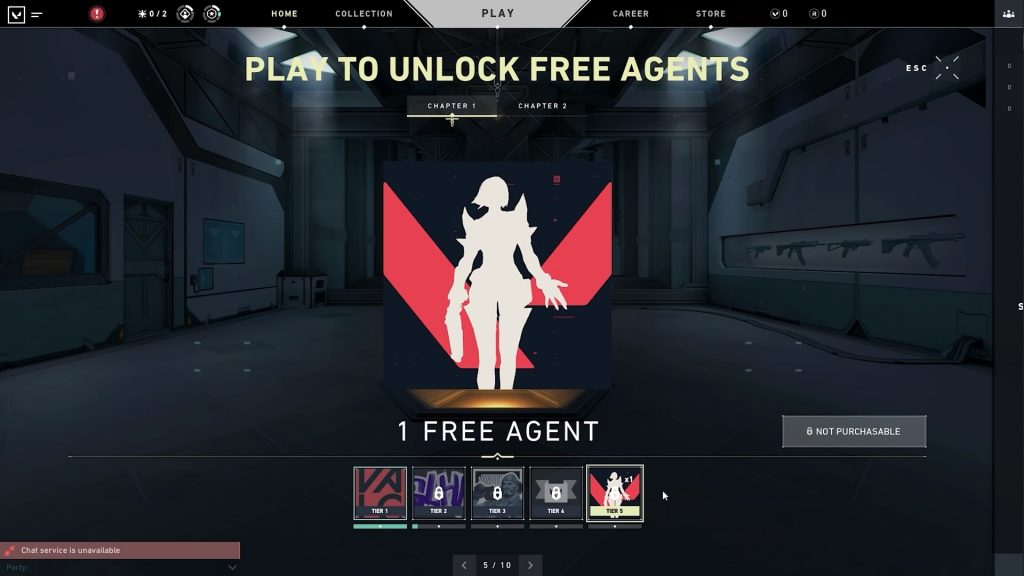
Task: Open the Valorant logo main menu
Action: coord(15,14)
